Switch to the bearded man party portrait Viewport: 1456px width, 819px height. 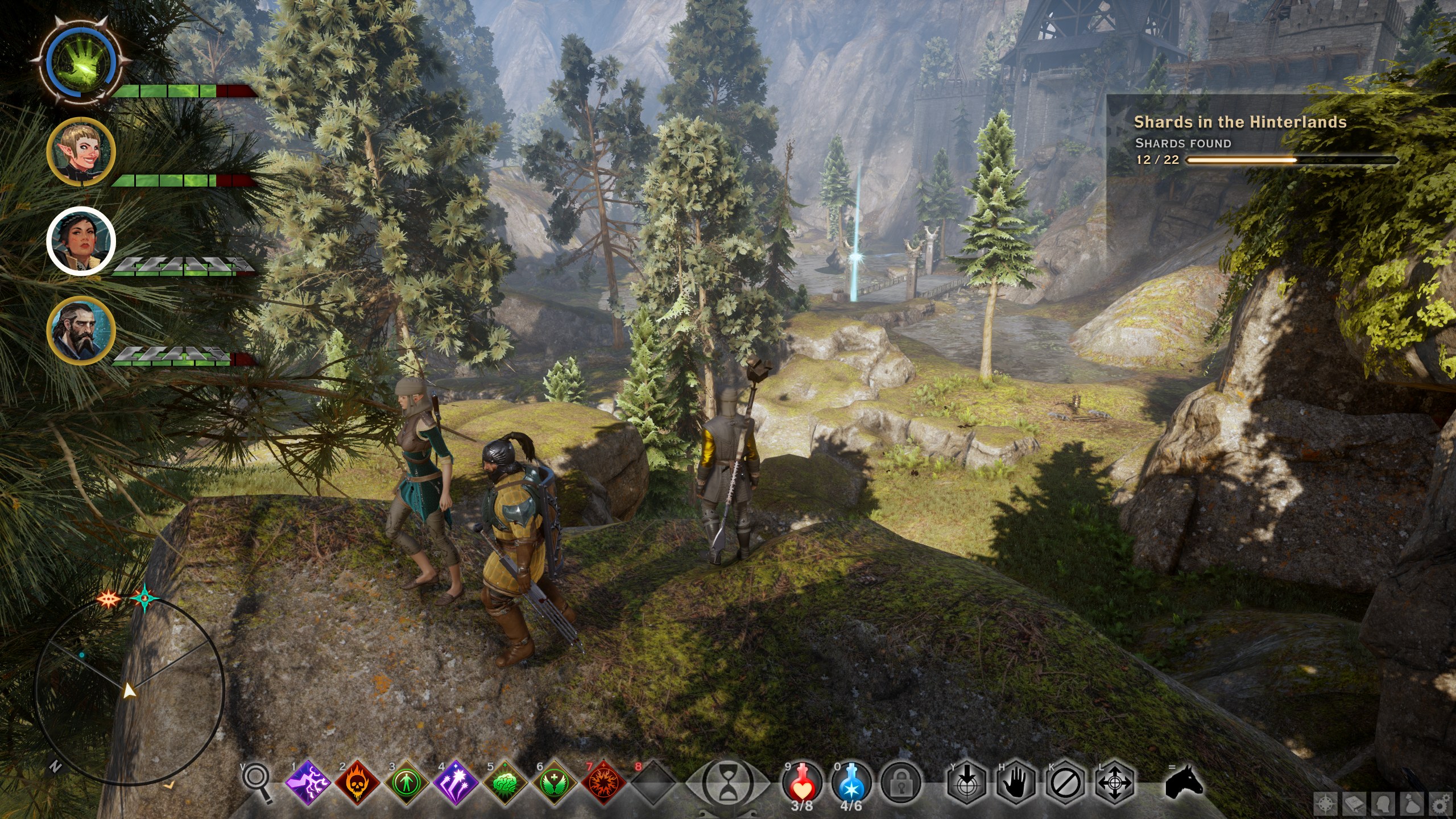click(81, 330)
